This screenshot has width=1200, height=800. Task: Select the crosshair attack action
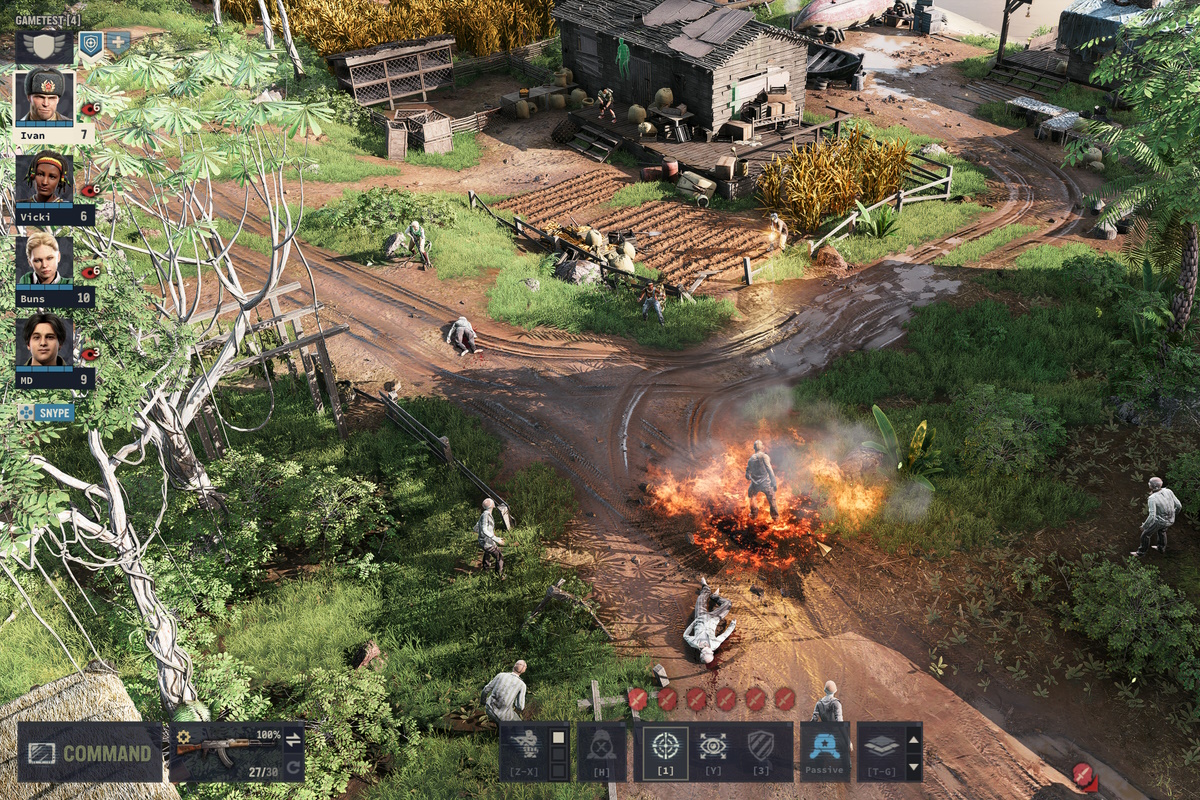pyautogui.click(x=664, y=747)
